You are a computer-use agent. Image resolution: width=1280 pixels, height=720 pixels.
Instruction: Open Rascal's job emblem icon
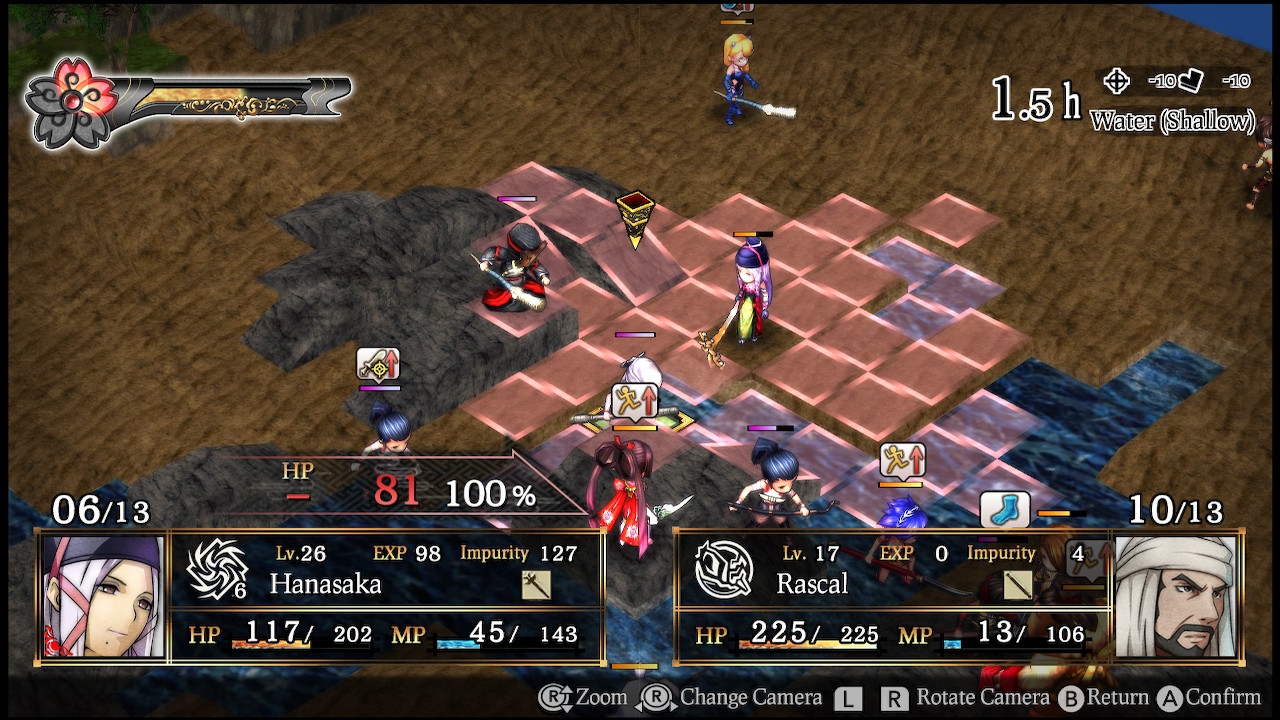coord(723,569)
